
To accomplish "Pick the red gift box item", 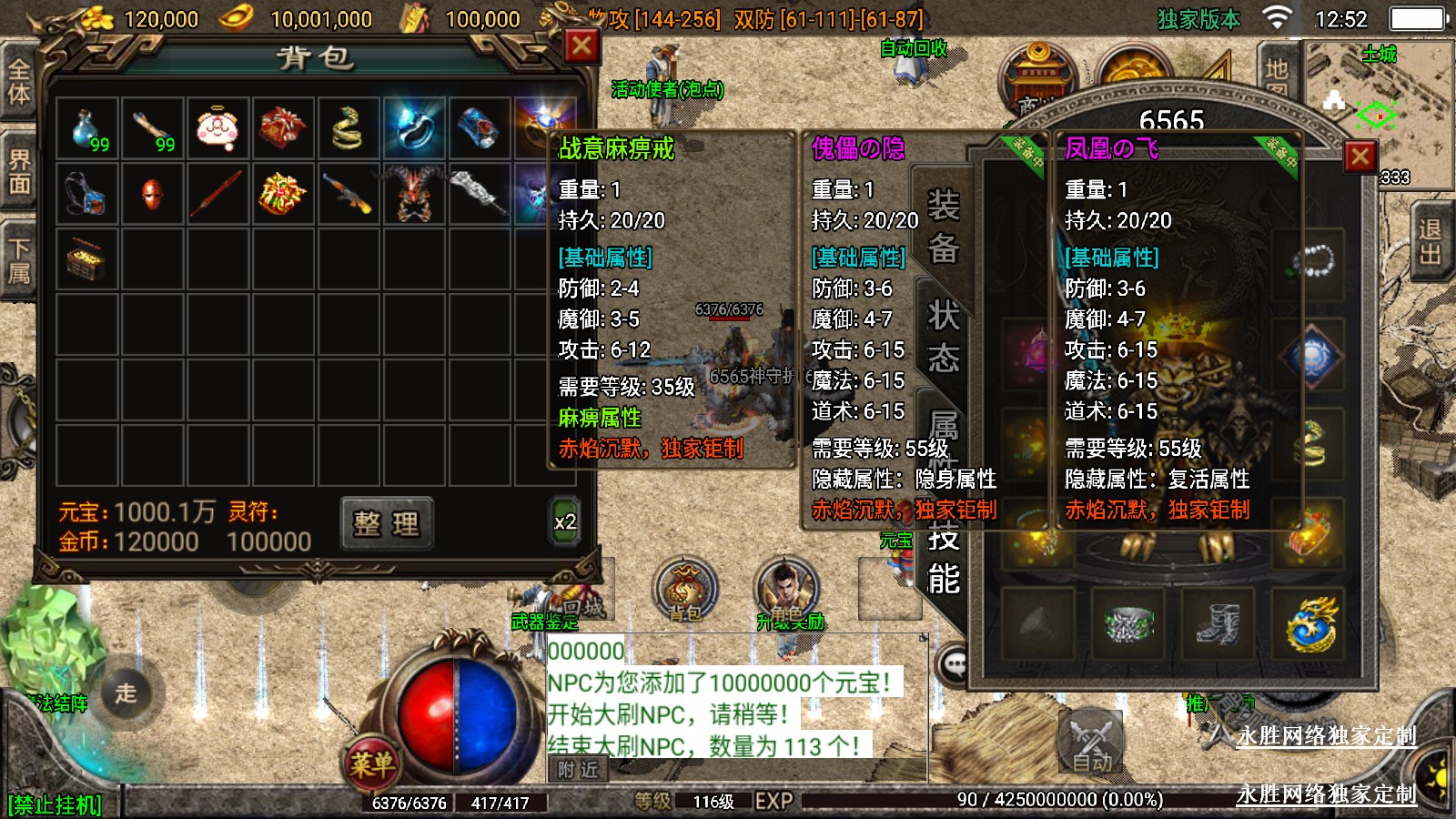I will click(283, 129).
